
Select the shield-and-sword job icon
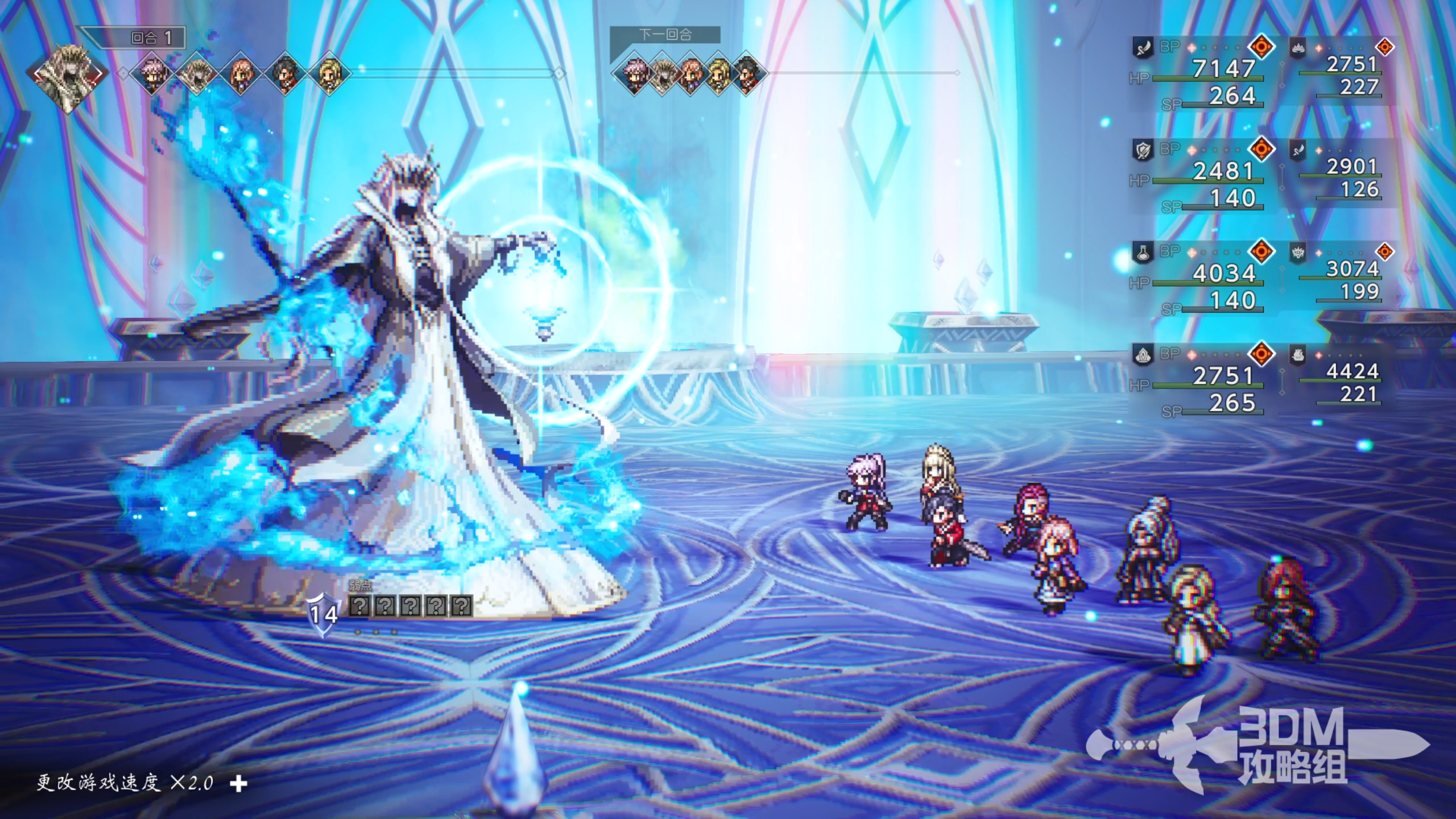(x=1143, y=151)
